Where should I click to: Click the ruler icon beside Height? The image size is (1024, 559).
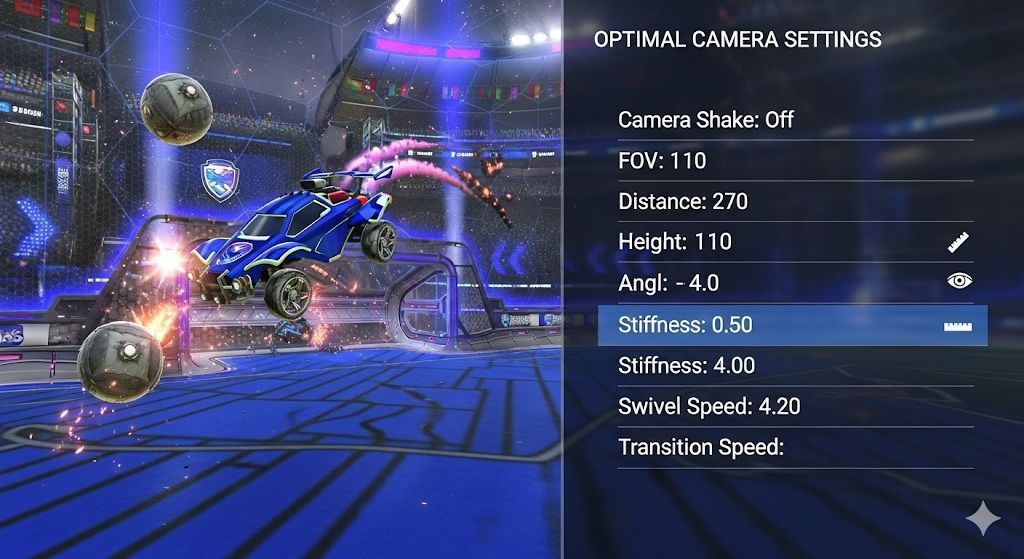[x=959, y=242]
